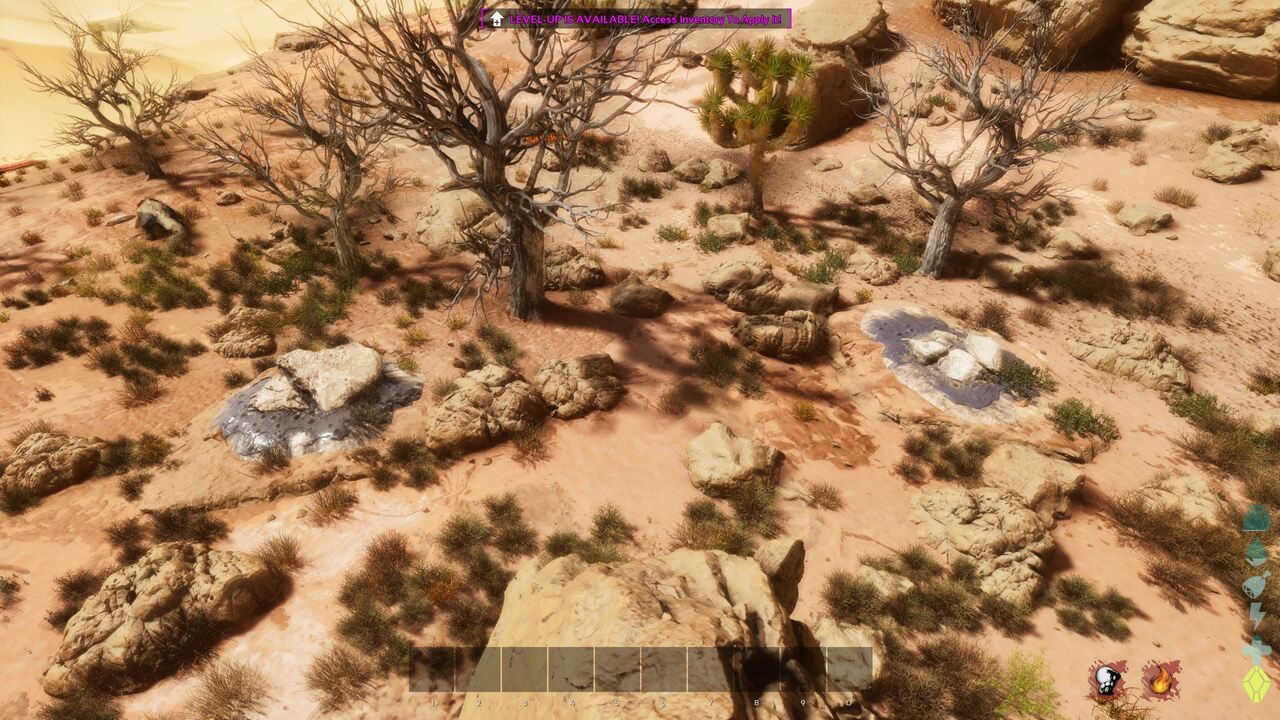Click the skull debuff icon
The height and width of the screenshot is (720, 1280).
(1105, 680)
